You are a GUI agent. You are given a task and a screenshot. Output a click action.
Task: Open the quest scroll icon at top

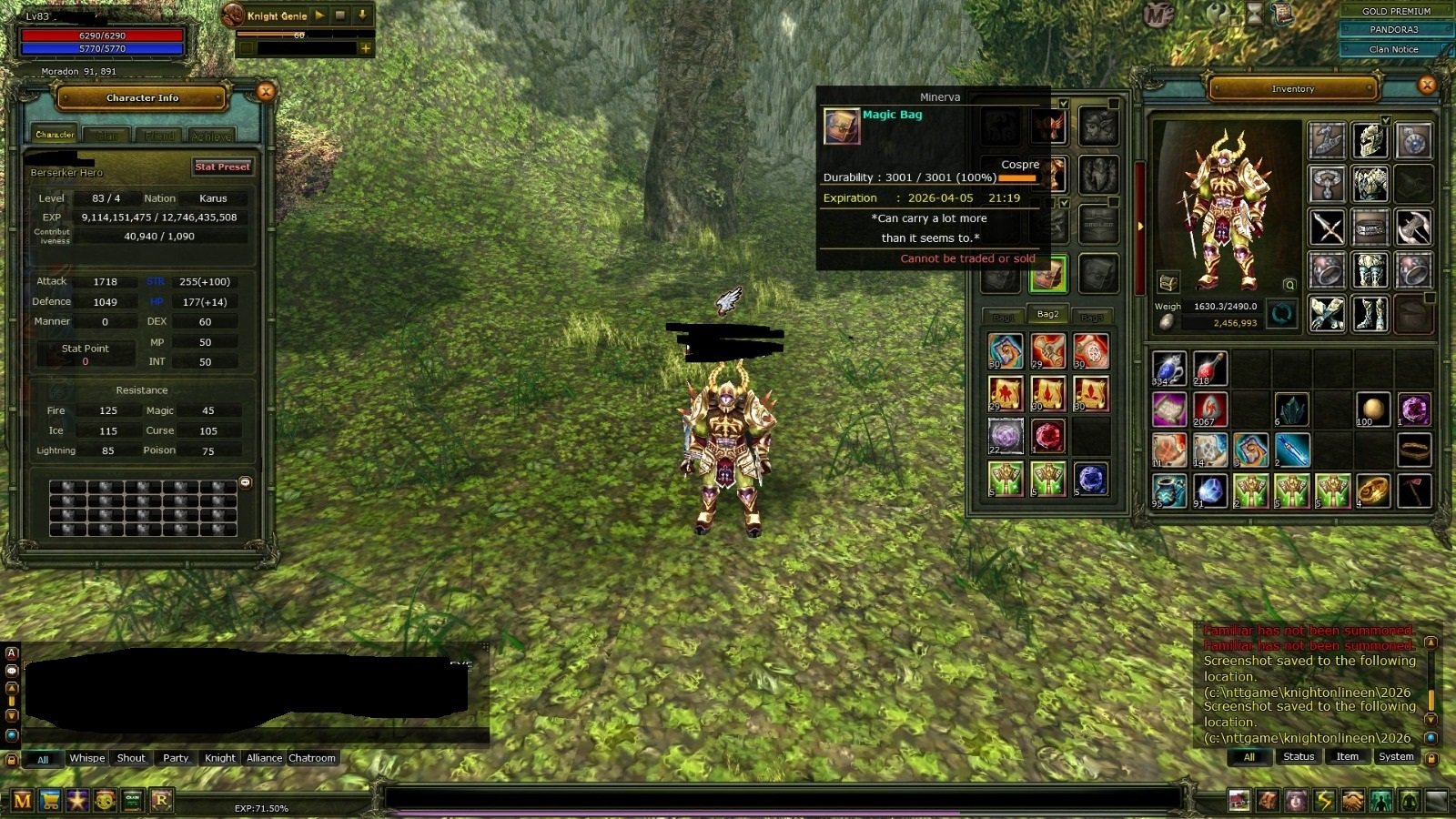pyautogui.click(x=1284, y=15)
